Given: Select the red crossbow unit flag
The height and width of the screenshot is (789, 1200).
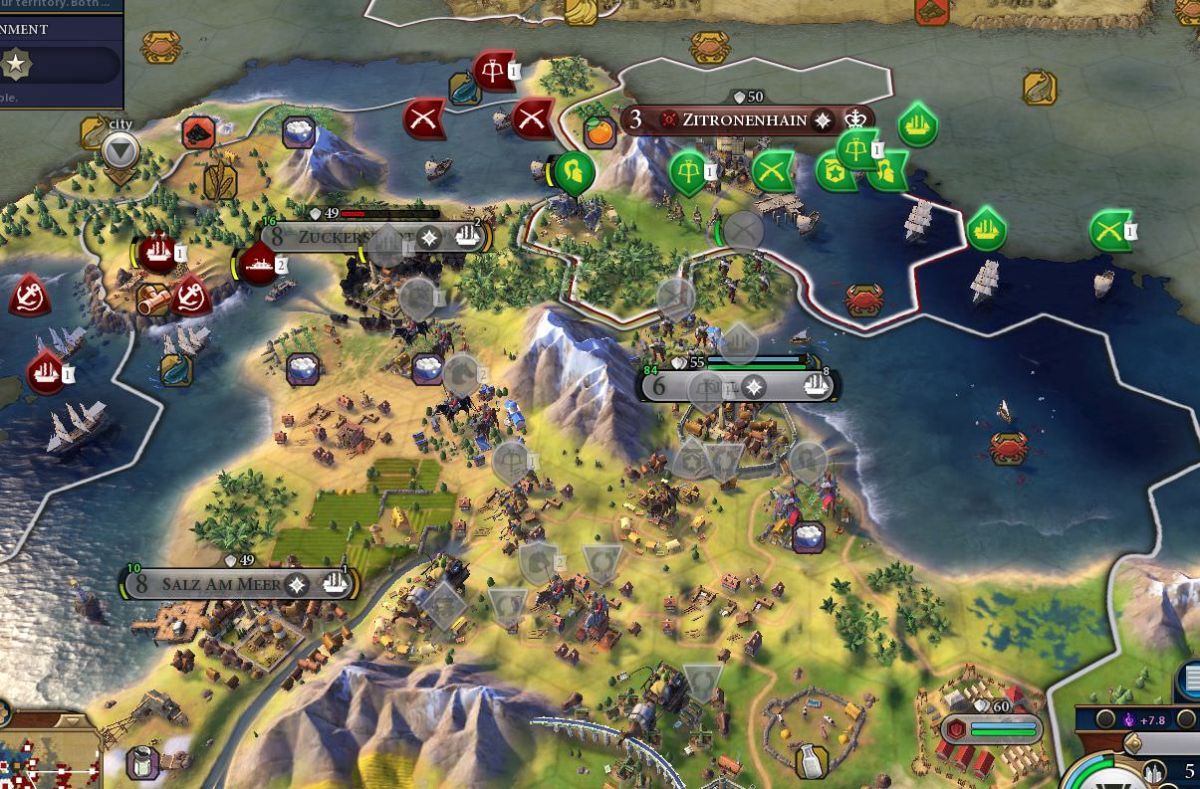Looking at the screenshot, I should click(493, 69).
